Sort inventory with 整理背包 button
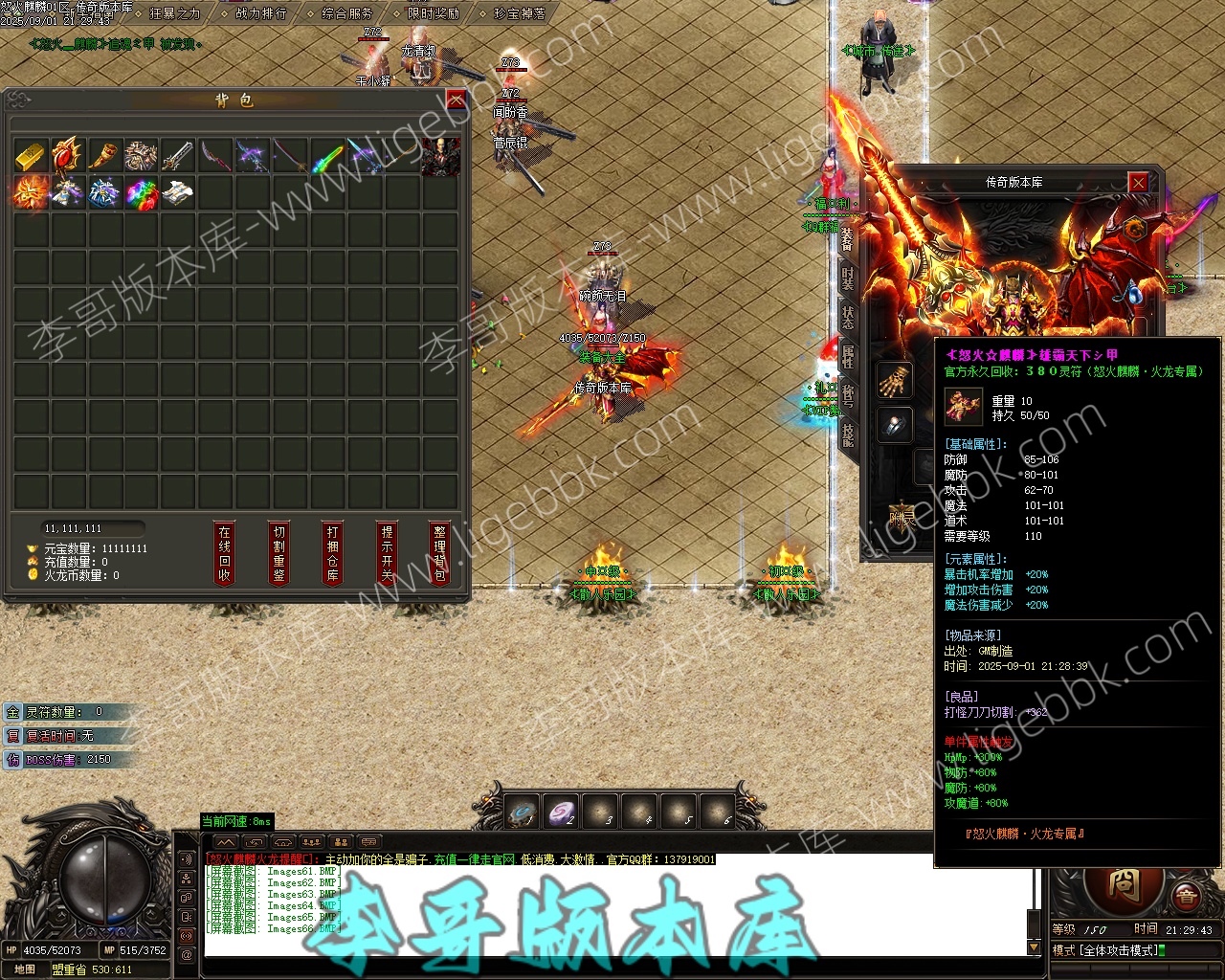 tap(439, 553)
